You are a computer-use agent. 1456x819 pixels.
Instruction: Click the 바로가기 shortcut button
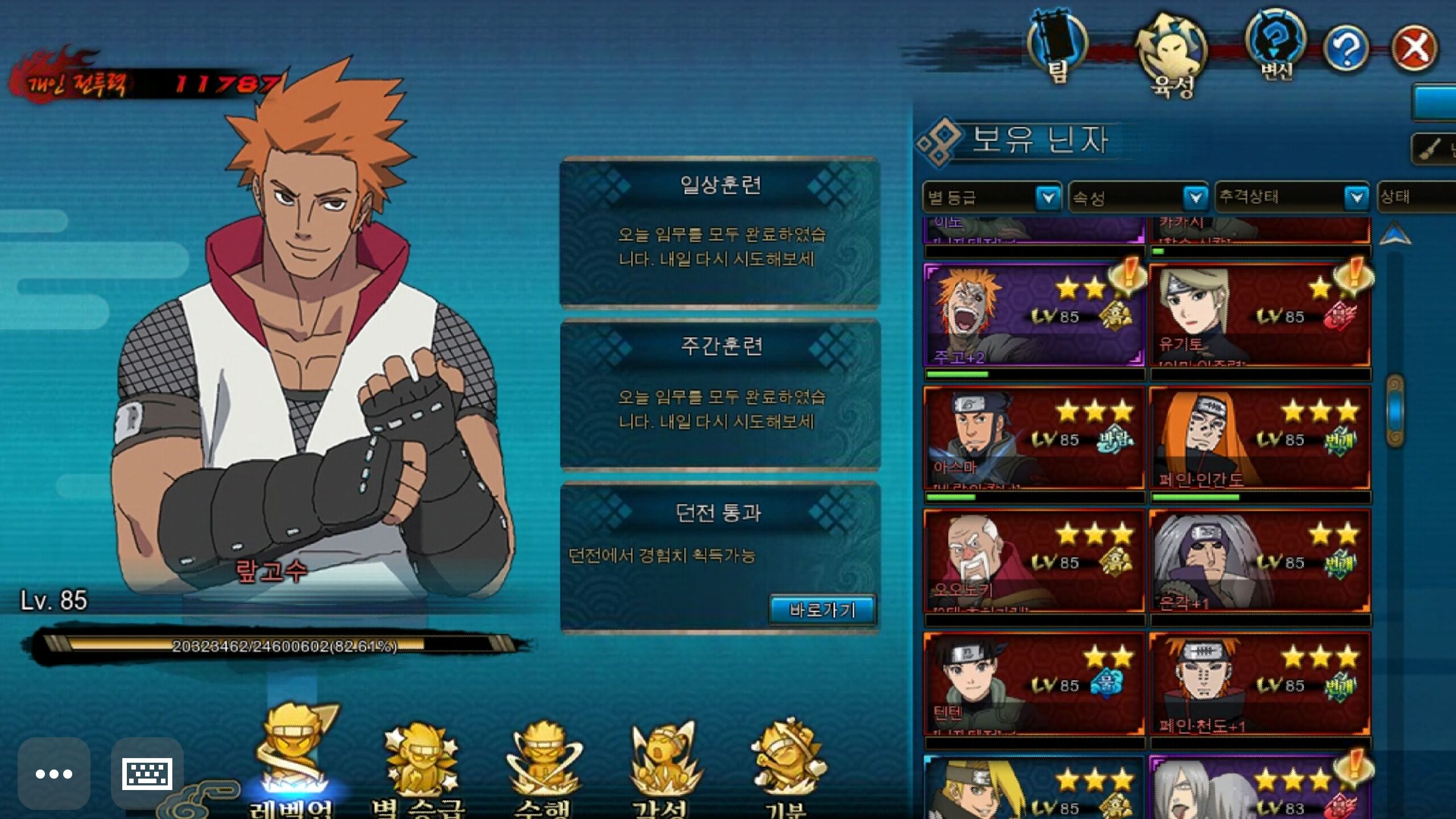tap(822, 610)
